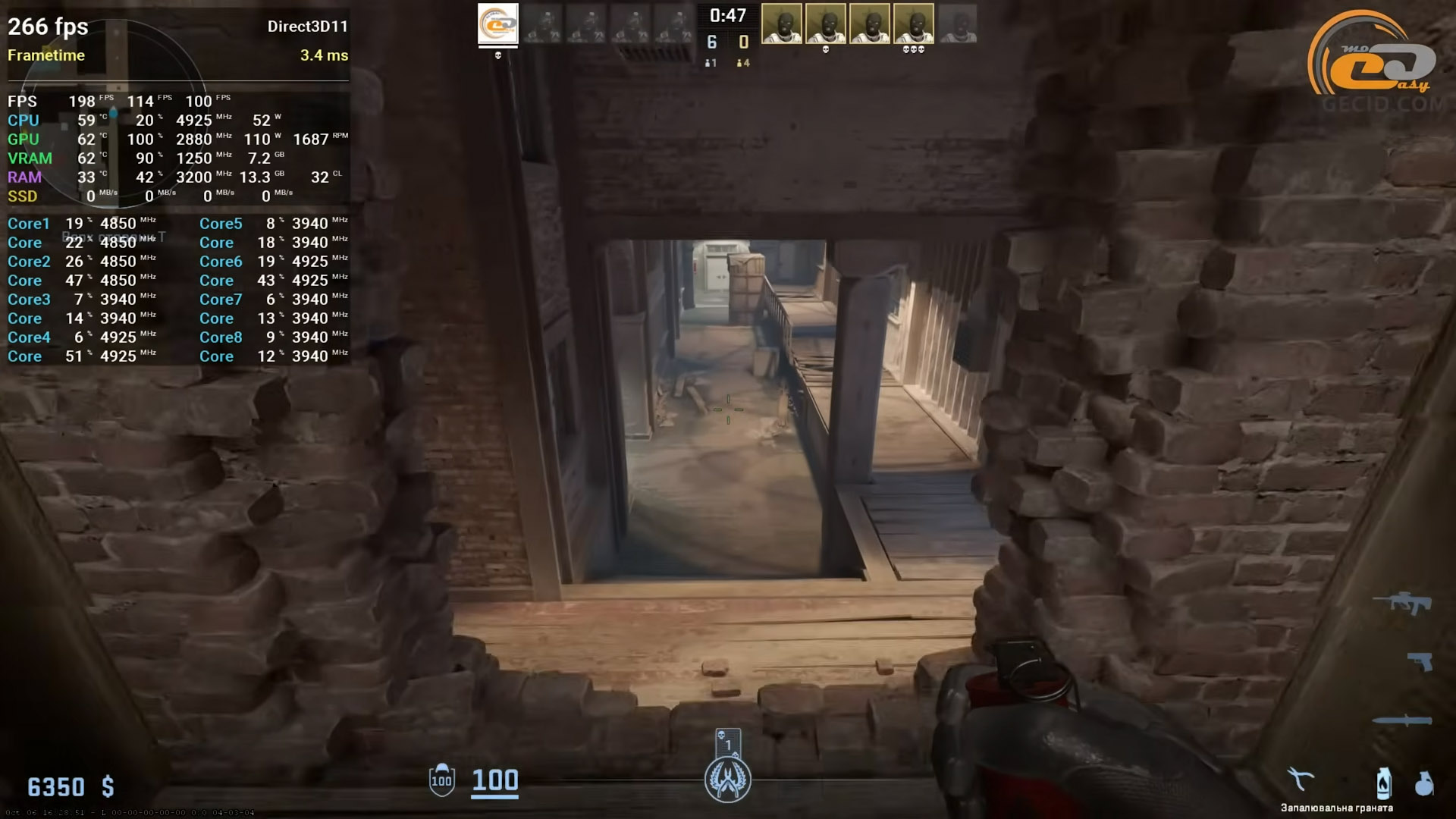Switch to the pistol weapon icon
Viewport: 1456px width, 819px height.
[x=1420, y=661]
